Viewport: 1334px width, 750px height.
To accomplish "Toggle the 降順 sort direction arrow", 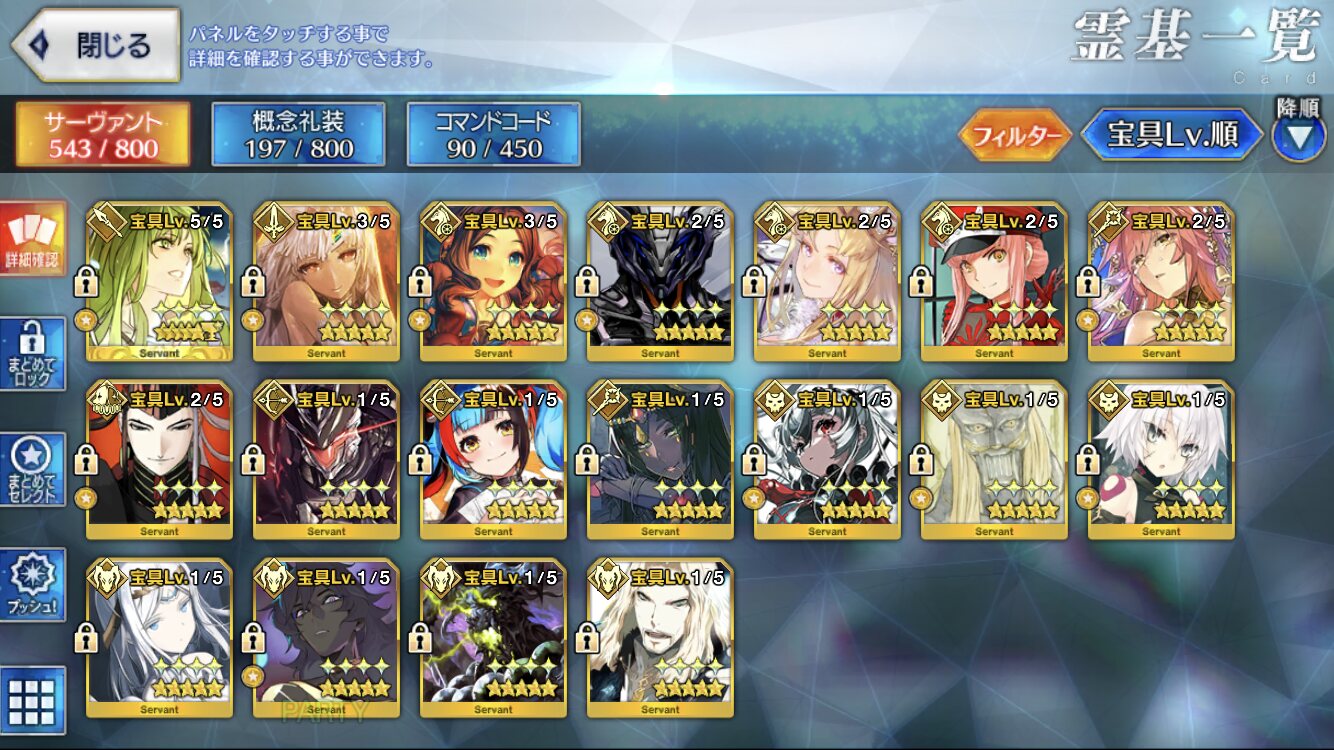I will (x=1298, y=137).
